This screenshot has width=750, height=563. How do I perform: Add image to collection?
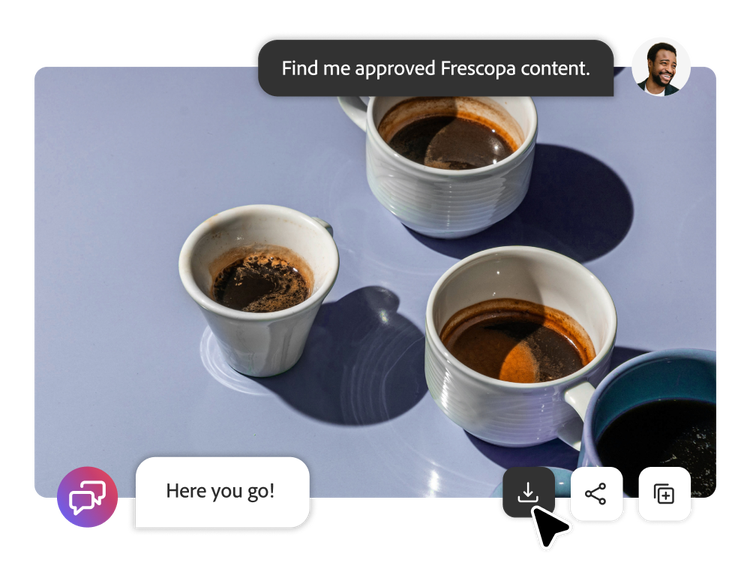tap(664, 493)
